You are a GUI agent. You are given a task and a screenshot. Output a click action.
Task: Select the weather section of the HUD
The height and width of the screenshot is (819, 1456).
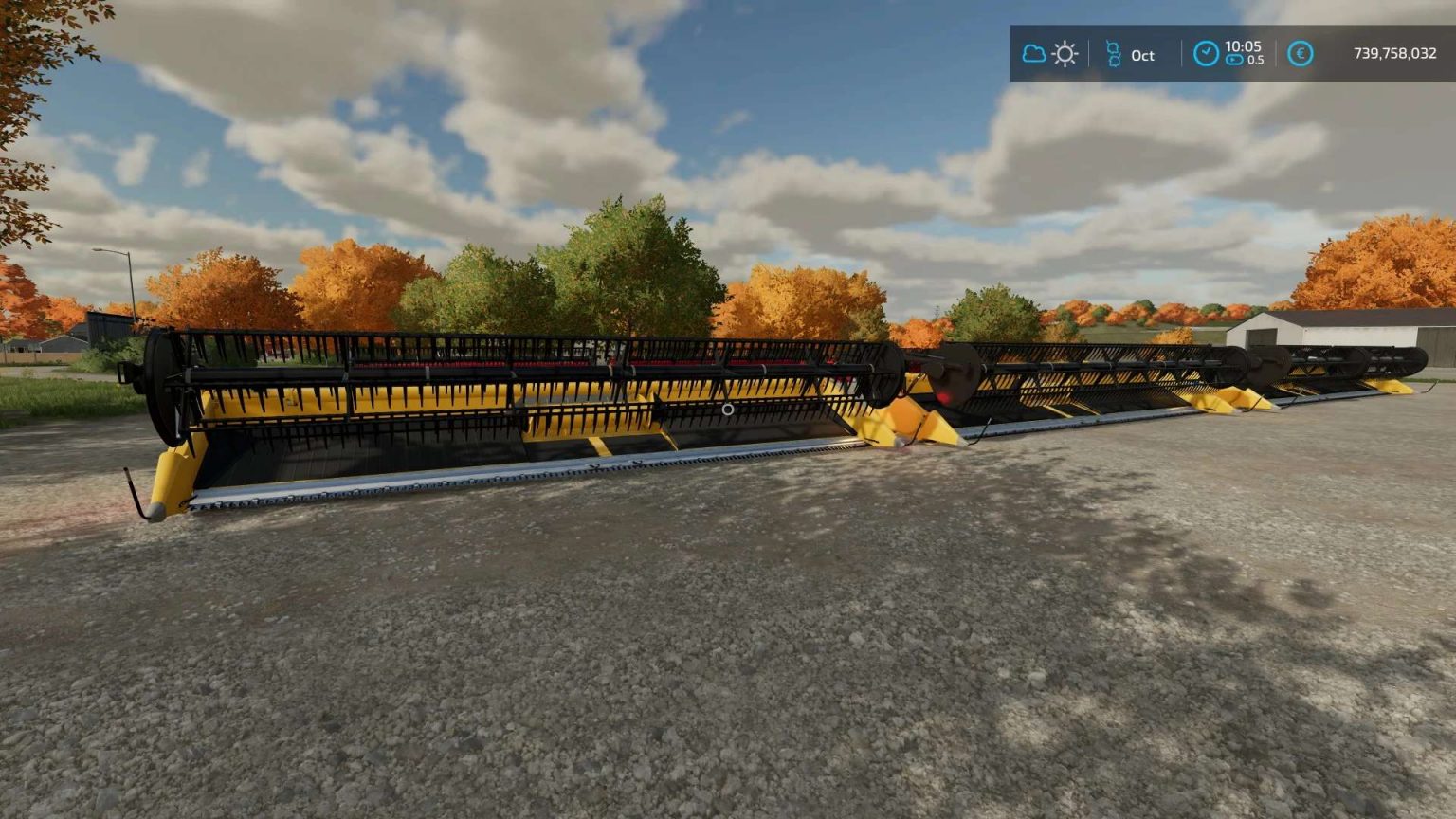(1049, 53)
